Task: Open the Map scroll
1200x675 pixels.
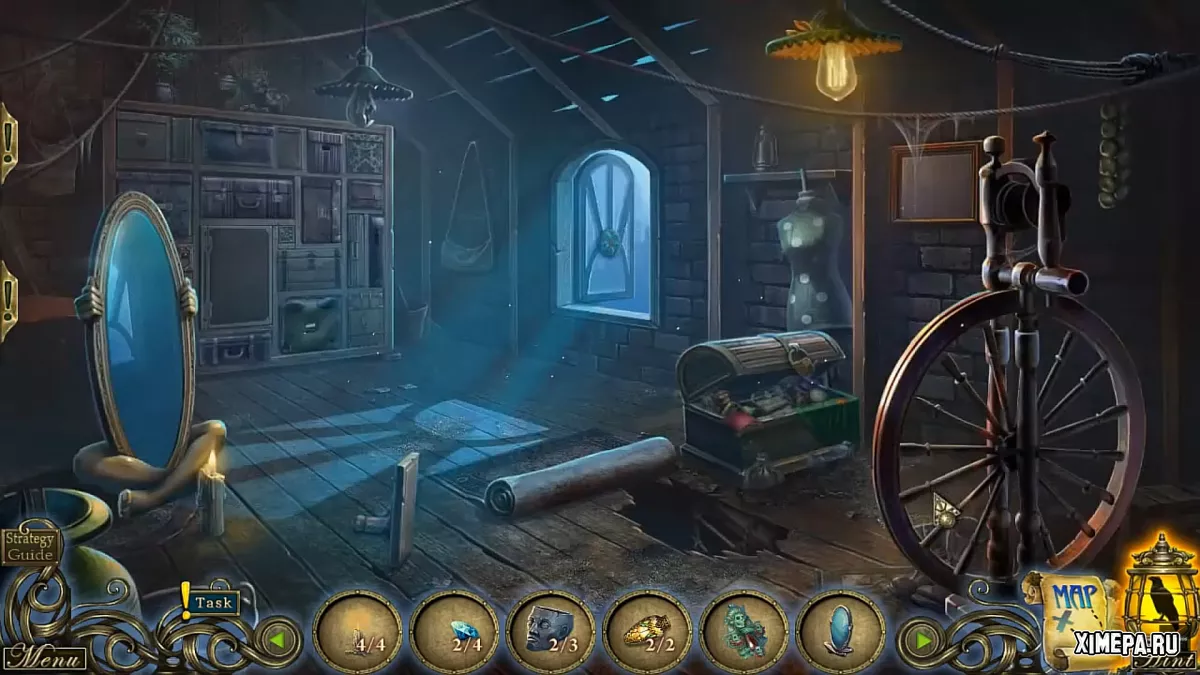Action: (1075, 615)
